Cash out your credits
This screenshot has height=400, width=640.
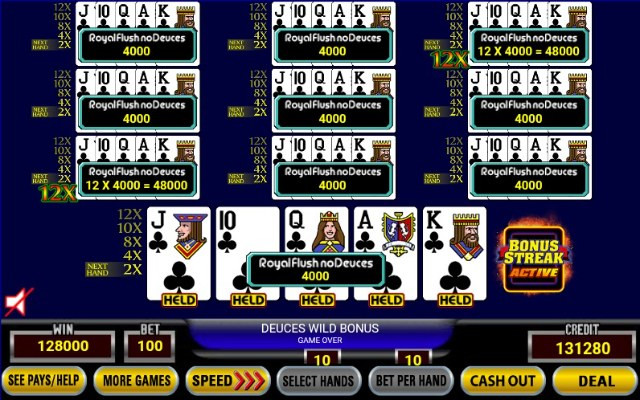502,380
